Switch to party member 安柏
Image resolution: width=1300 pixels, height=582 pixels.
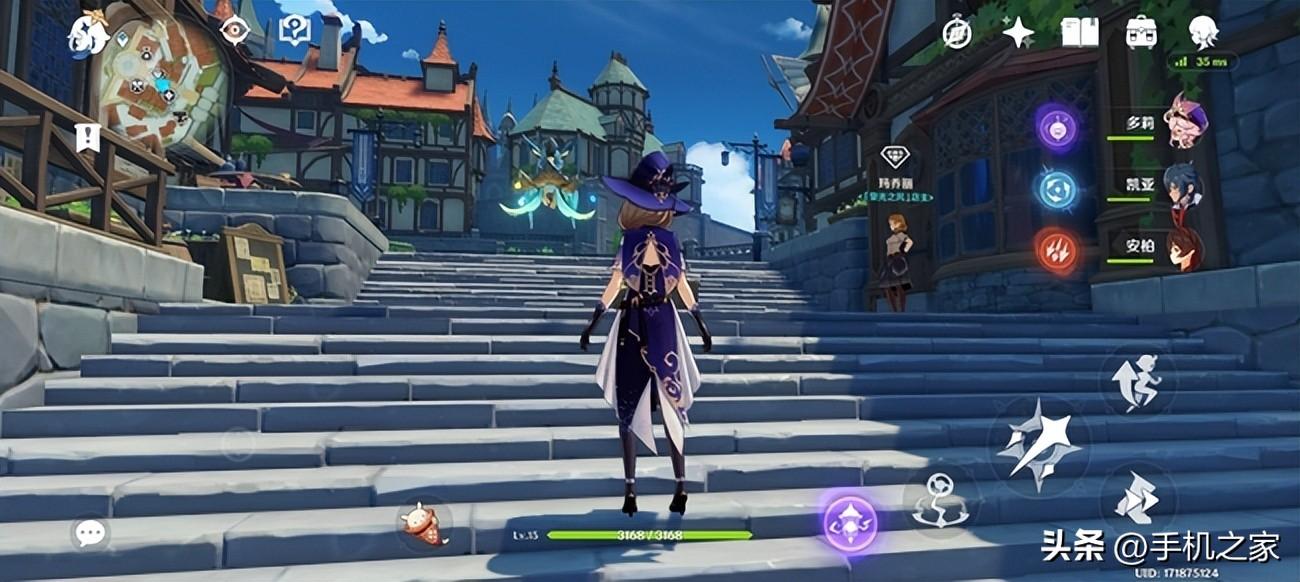pyautogui.click(x=1184, y=247)
